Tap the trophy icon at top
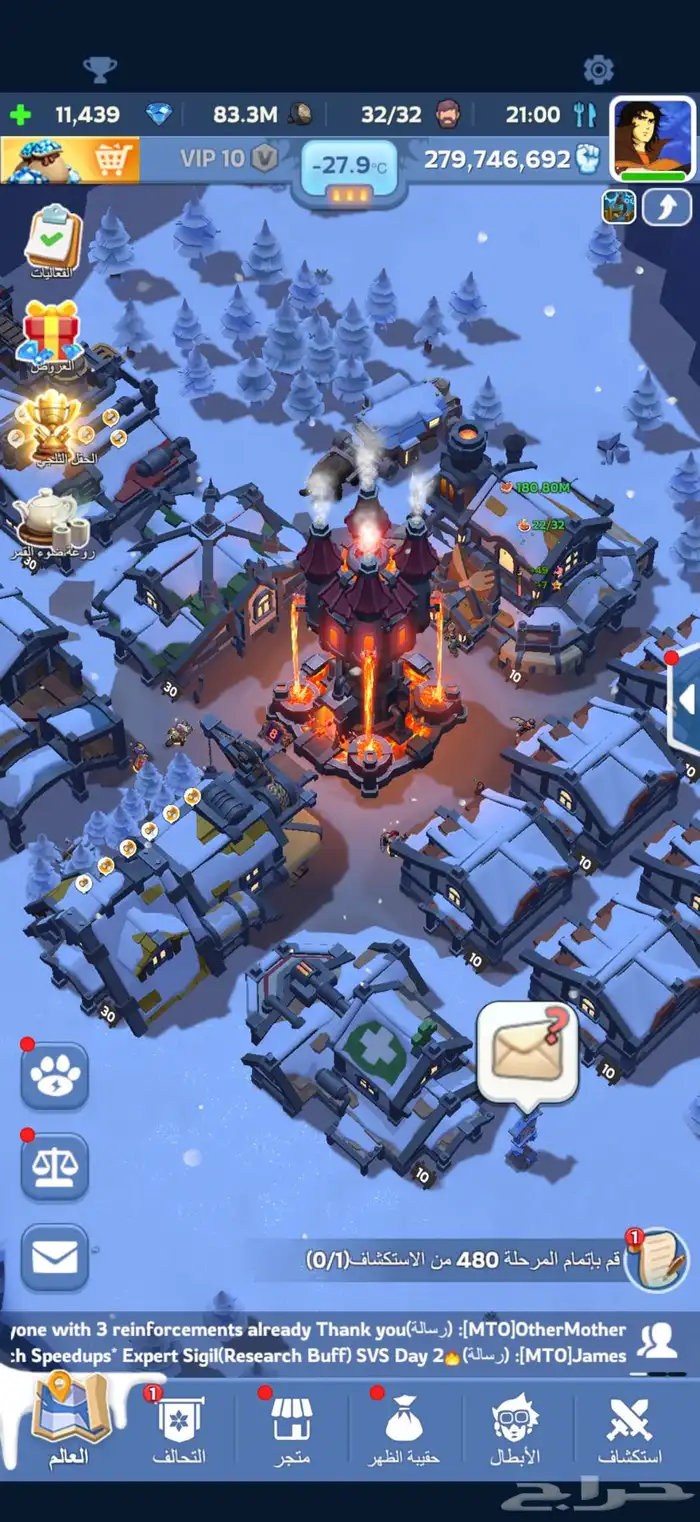This screenshot has height=1522, width=700. (100, 69)
